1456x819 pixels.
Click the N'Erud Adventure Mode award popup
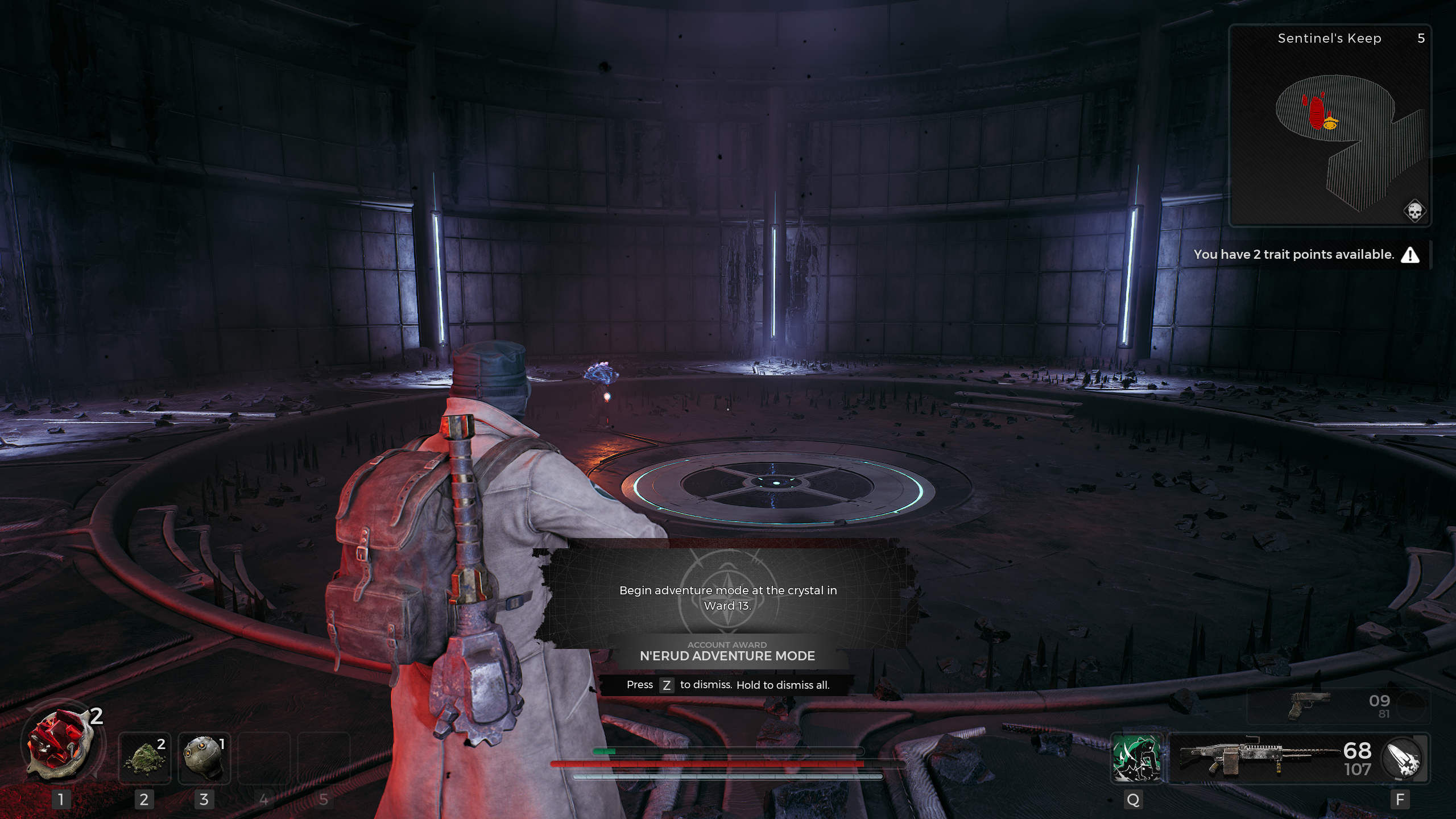click(727, 620)
